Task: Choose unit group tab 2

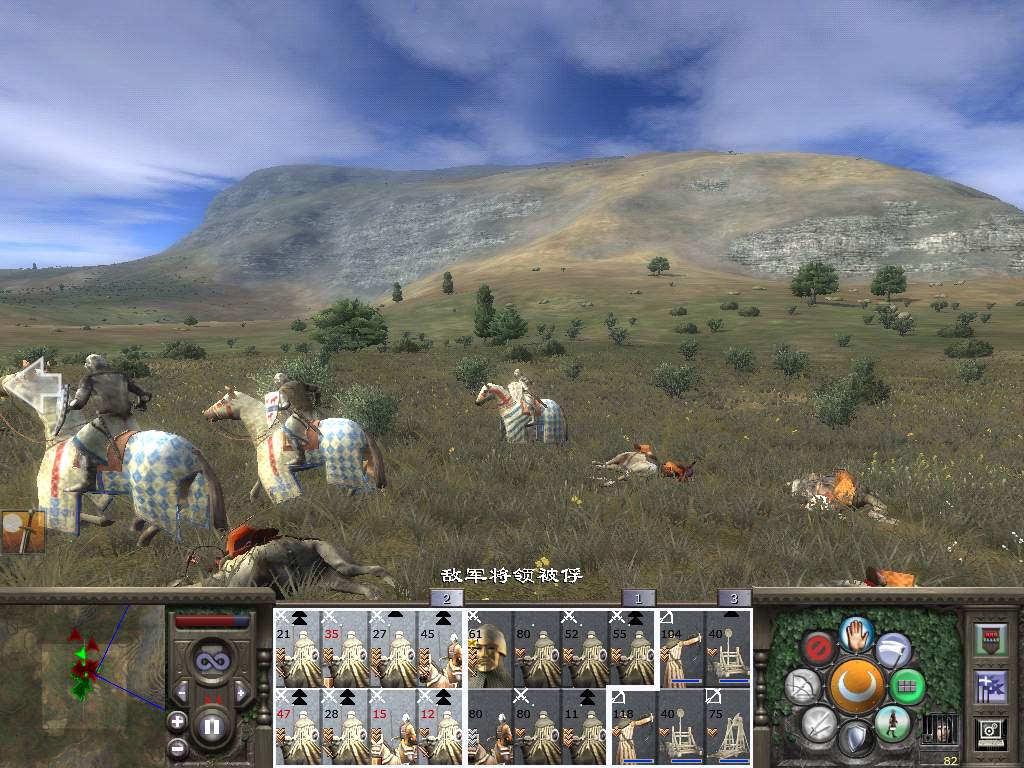Action: point(447,598)
